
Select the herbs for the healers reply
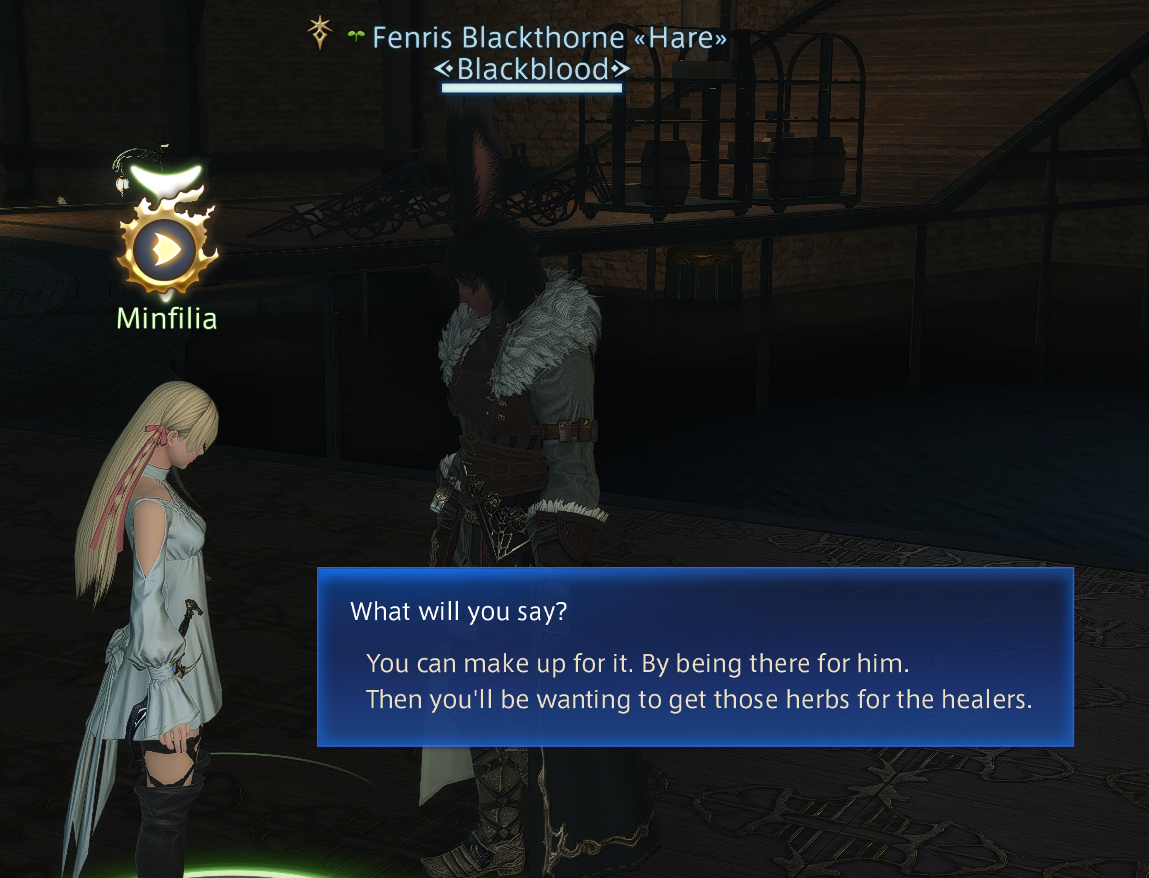coord(698,698)
